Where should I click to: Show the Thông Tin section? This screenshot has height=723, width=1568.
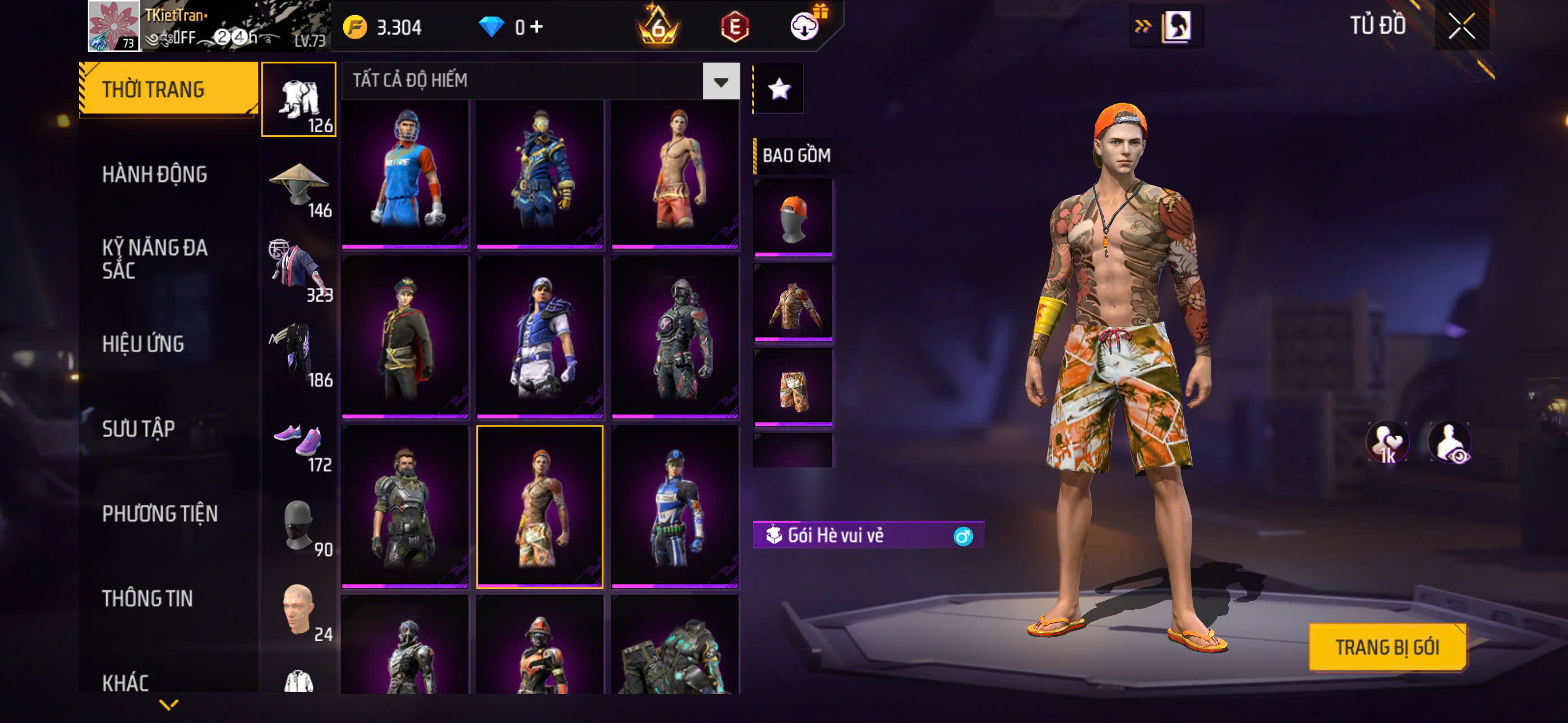pyautogui.click(x=147, y=598)
